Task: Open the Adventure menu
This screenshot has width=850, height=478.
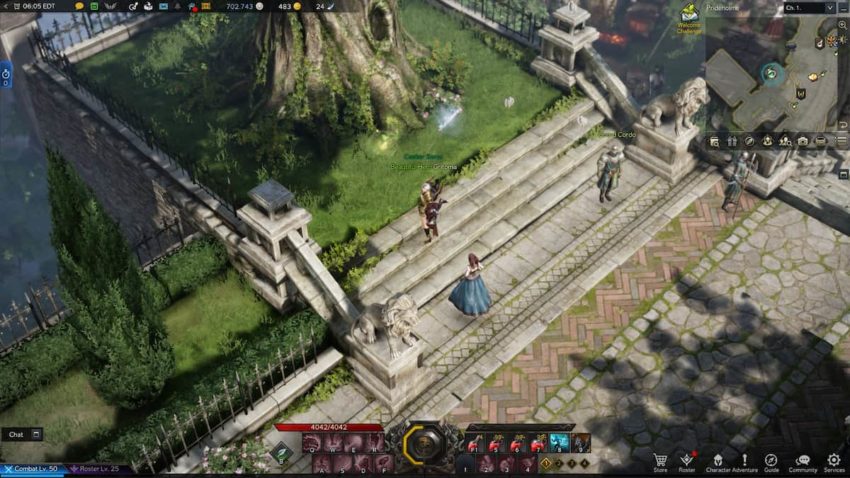Action: click(744, 461)
